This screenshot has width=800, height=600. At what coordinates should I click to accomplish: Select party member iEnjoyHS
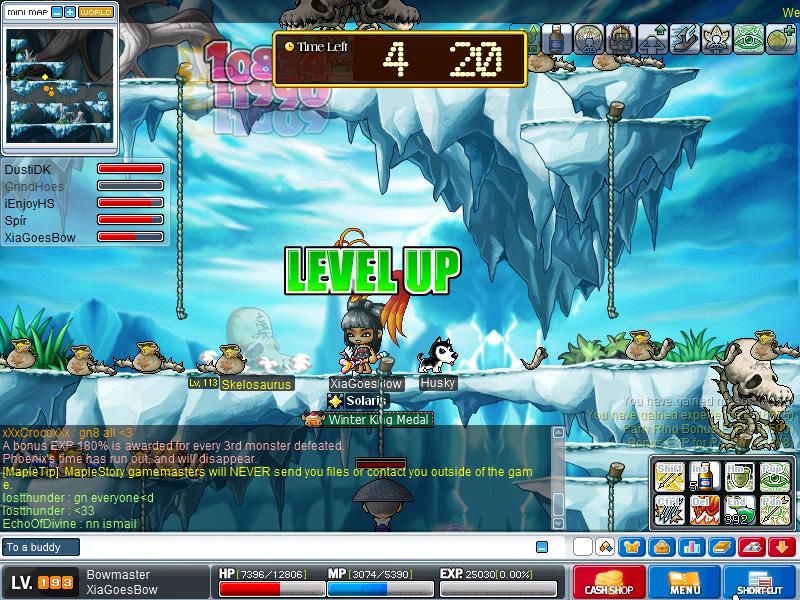coord(29,204)
